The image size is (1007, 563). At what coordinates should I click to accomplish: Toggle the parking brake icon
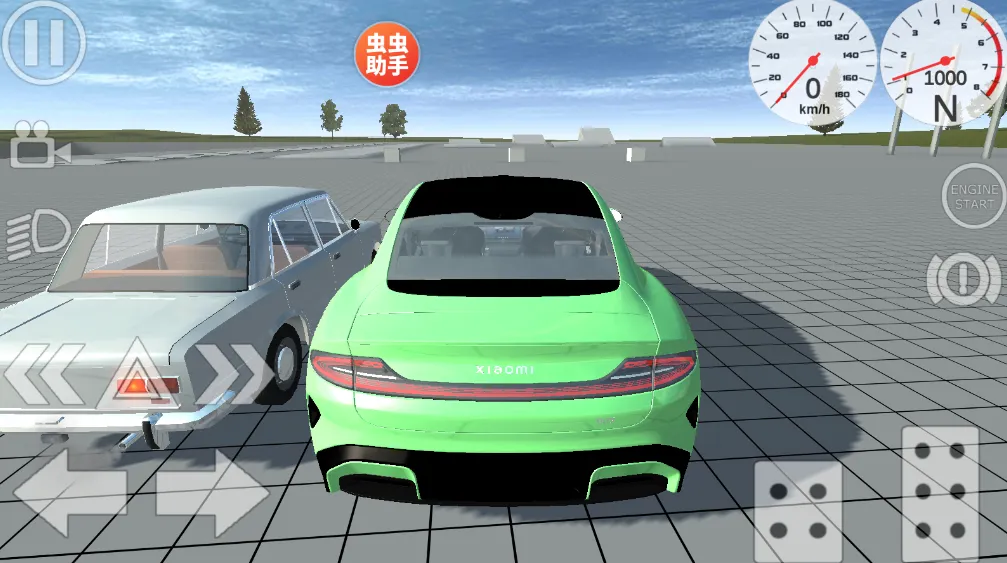pos(963,280)
